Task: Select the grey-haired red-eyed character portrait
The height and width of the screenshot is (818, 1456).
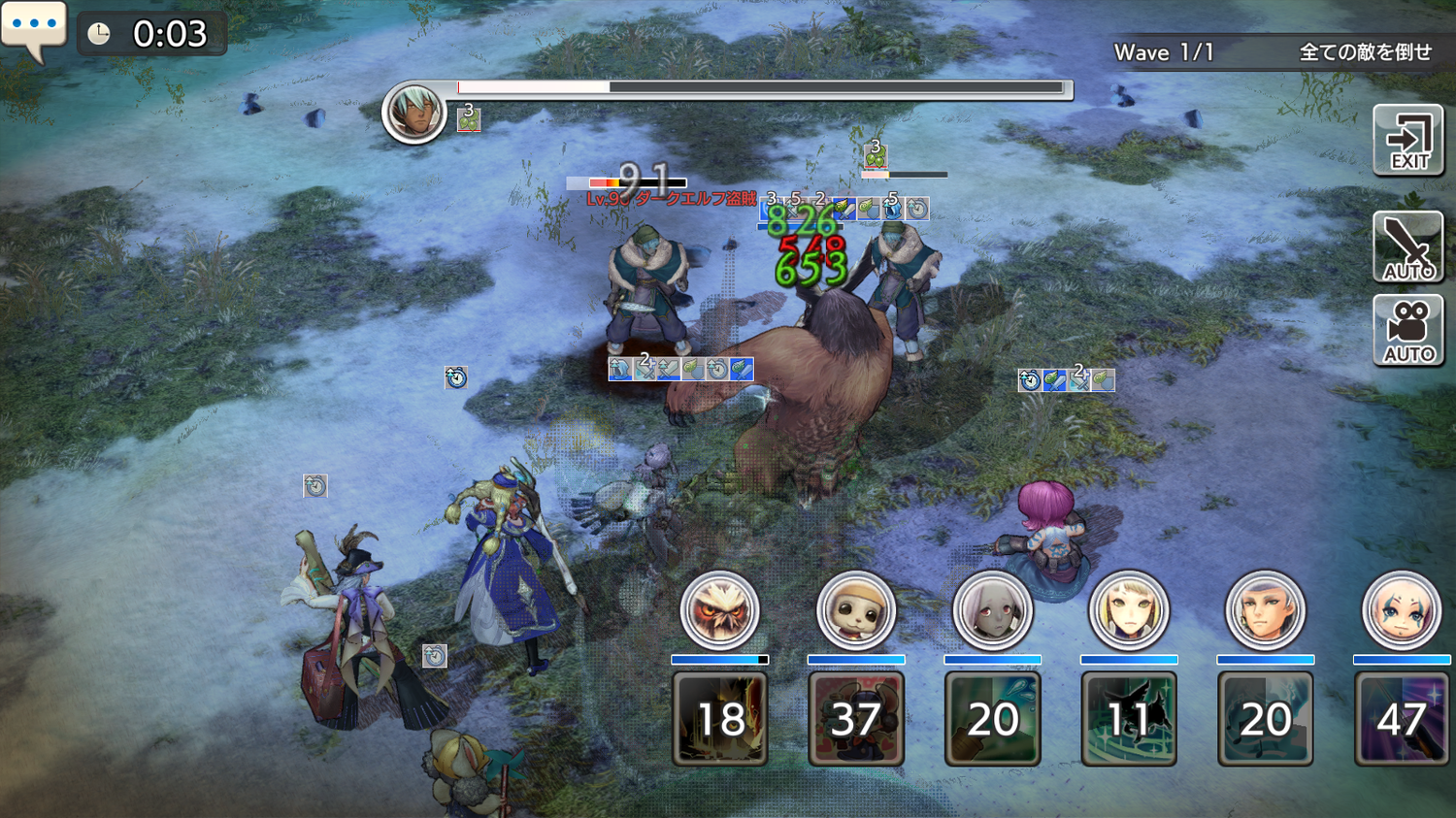Action: (x=992, y=610)
